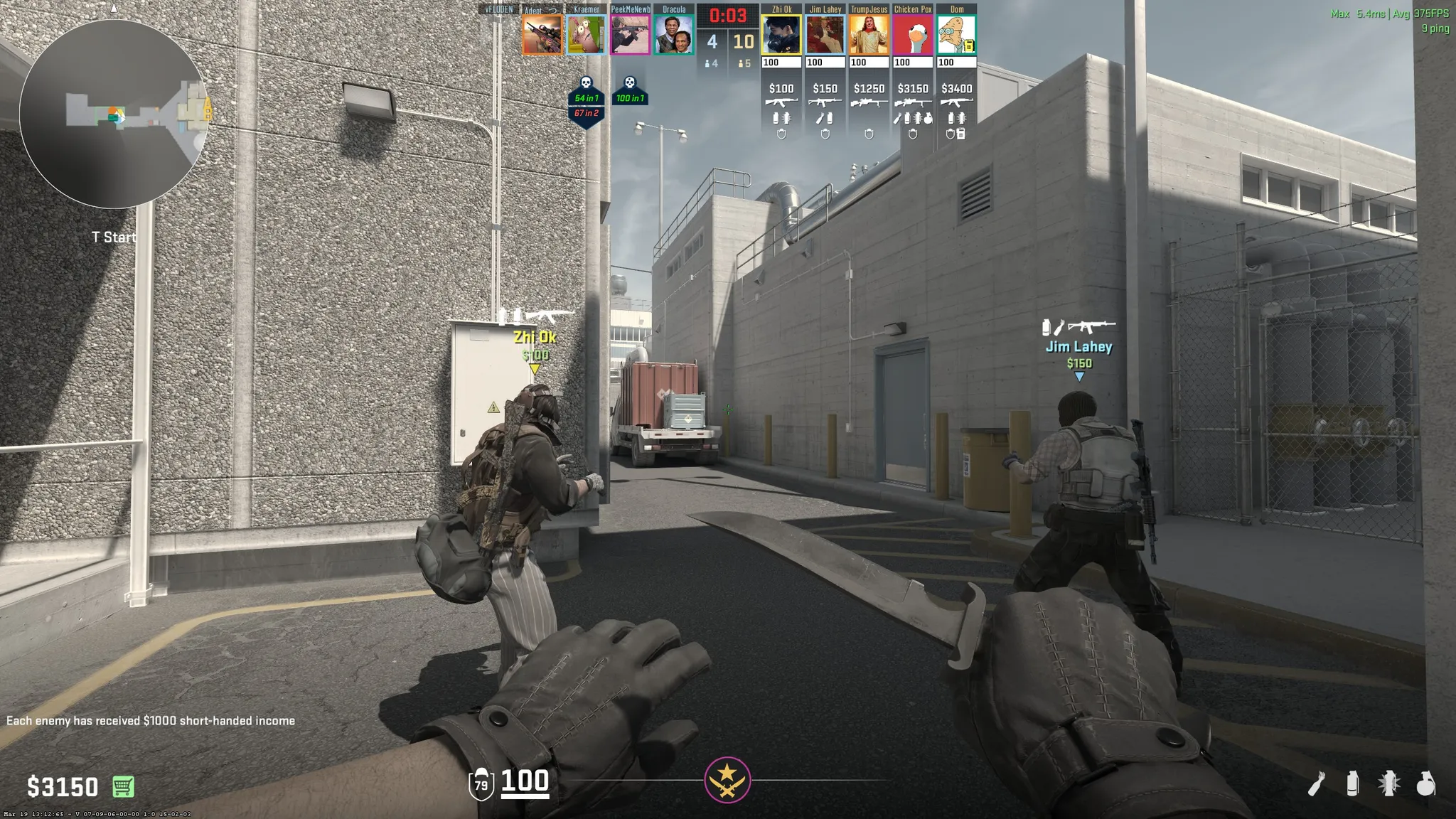Click Zhi Ok's avatar in the scoreboard
Viewport: 1456px width, 819px height.
781,35
